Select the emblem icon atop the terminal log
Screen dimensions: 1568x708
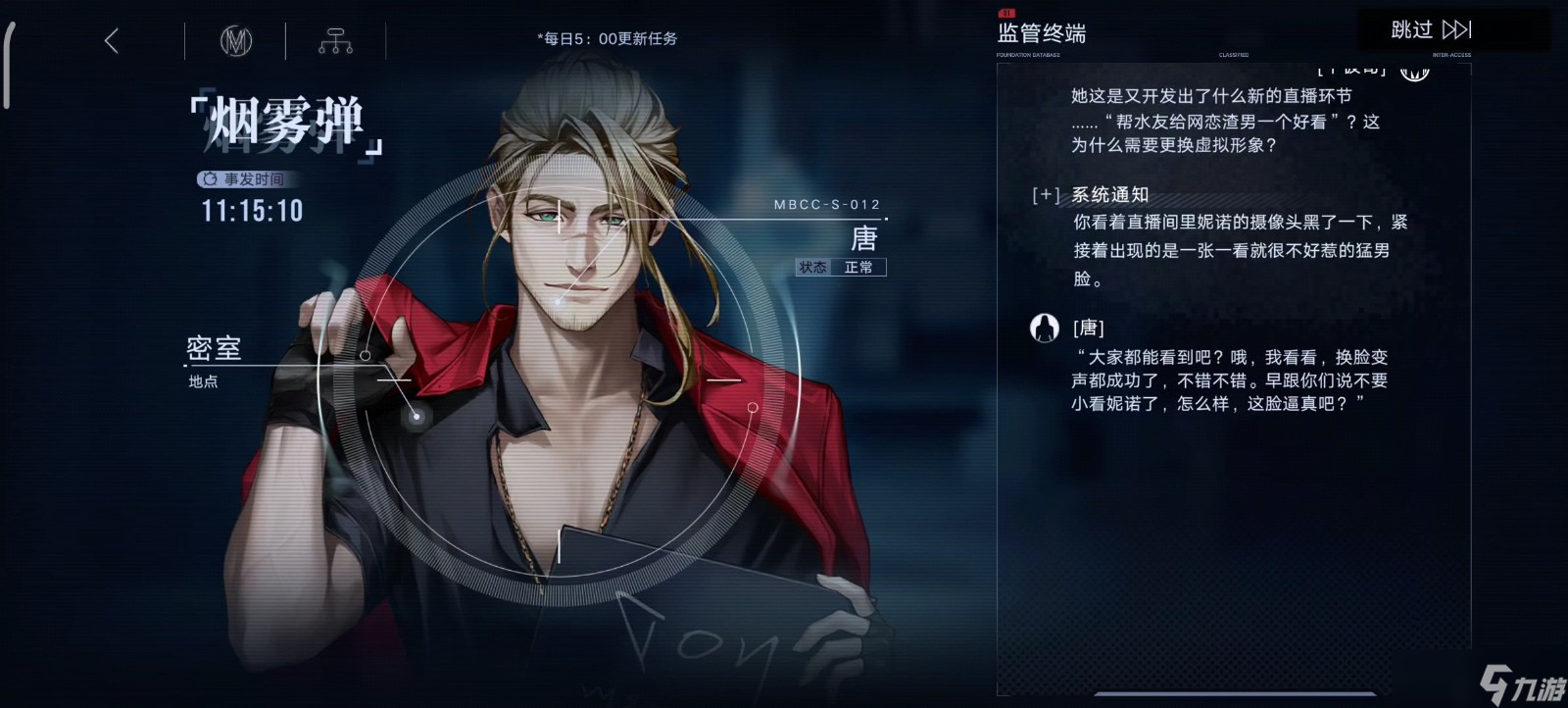click(x=1414, y=72)
